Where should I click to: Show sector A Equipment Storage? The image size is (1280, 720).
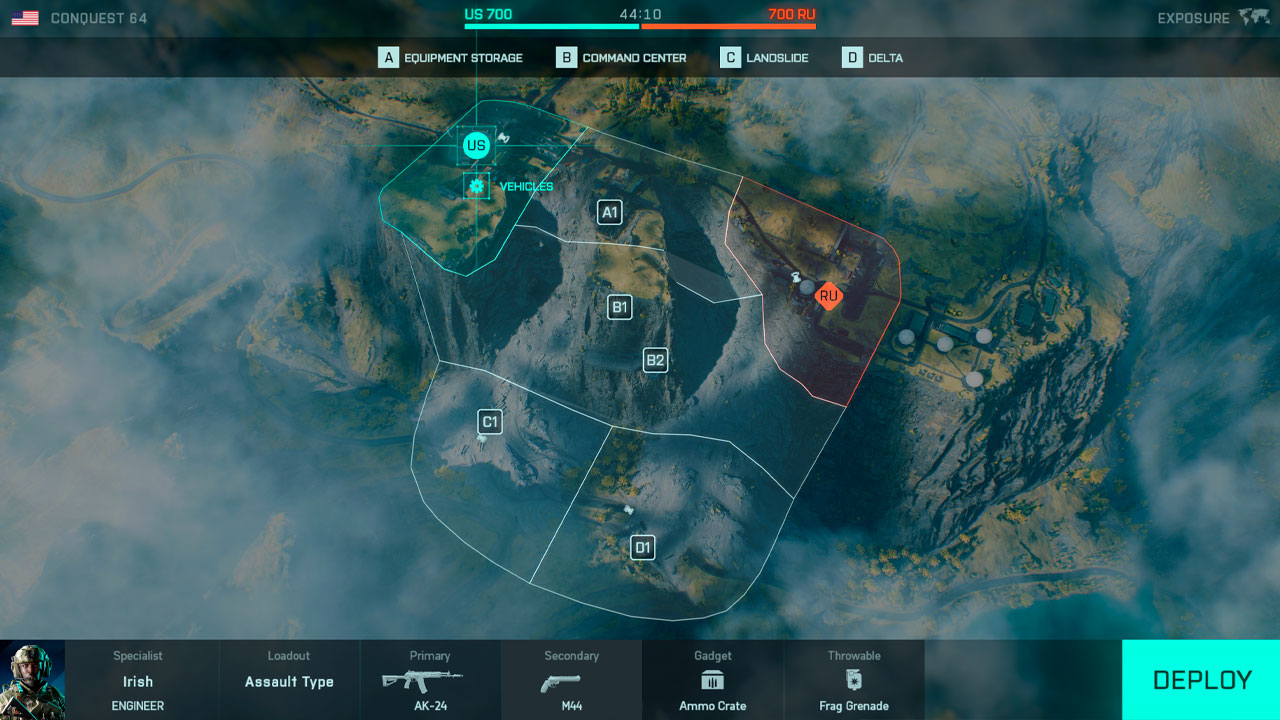point(451,58)
